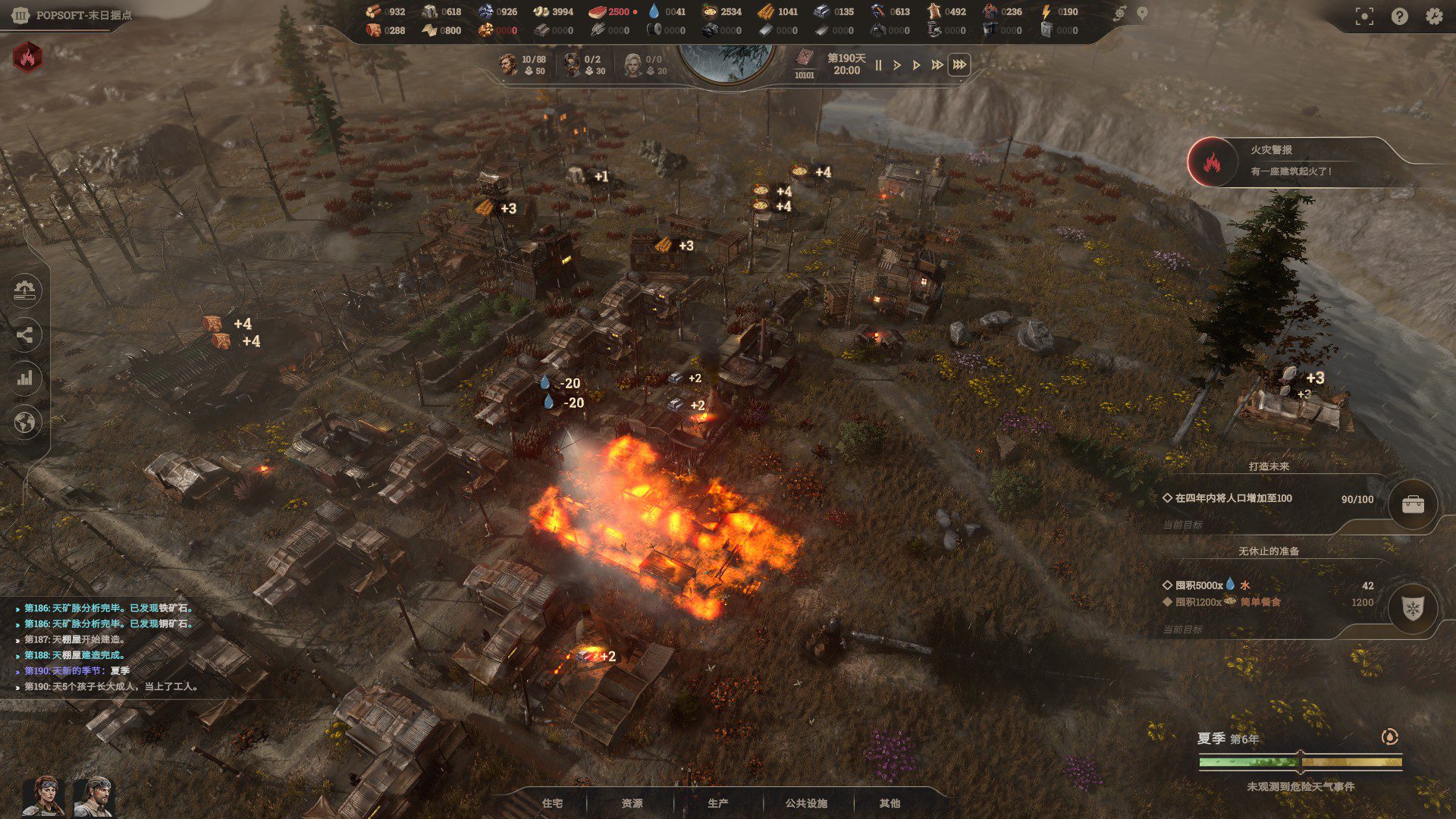
Task: Open the 资源 resources build category
Action: (632, 803)
